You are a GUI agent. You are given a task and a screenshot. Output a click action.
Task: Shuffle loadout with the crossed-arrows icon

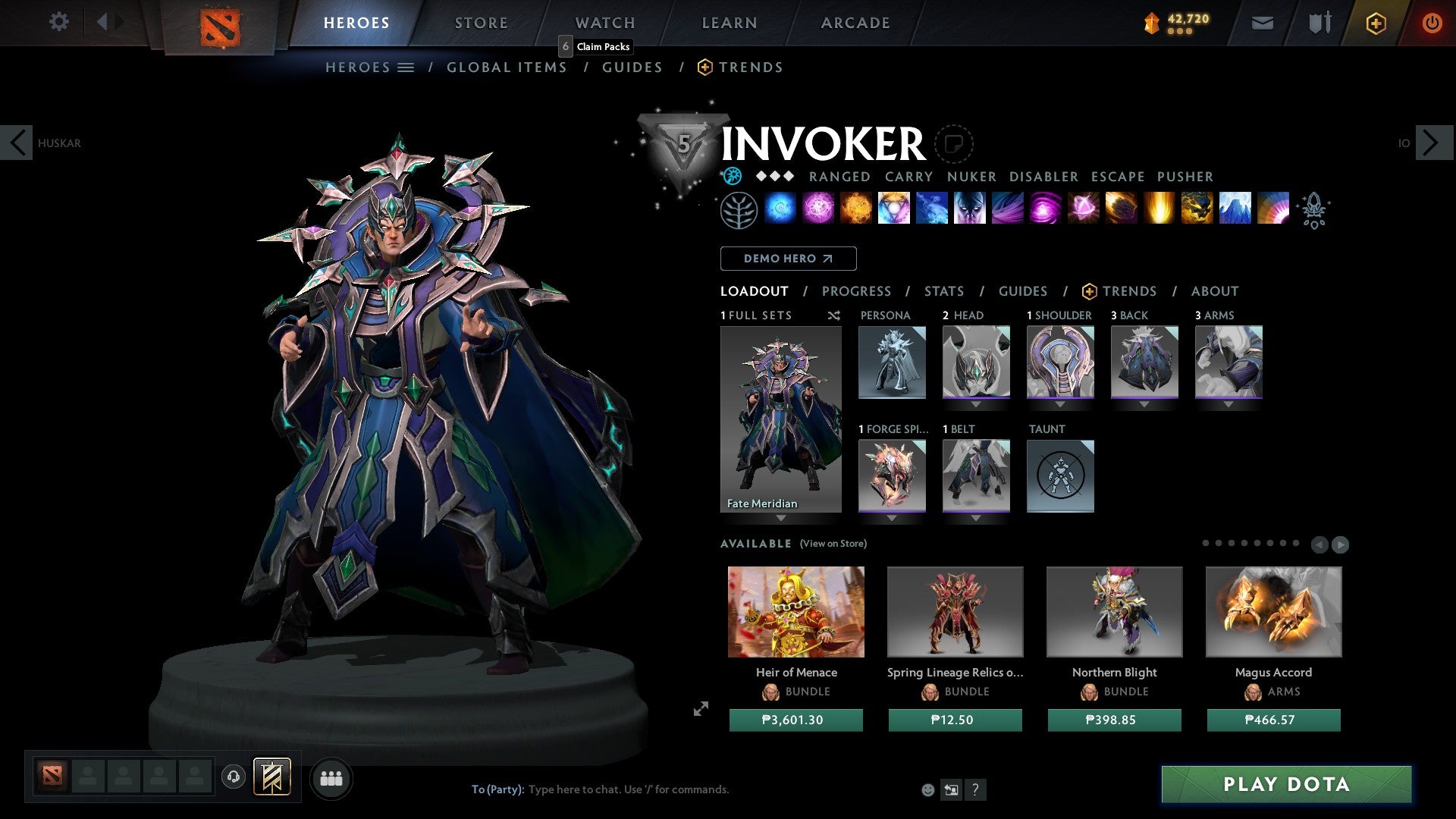click(834, 315)
